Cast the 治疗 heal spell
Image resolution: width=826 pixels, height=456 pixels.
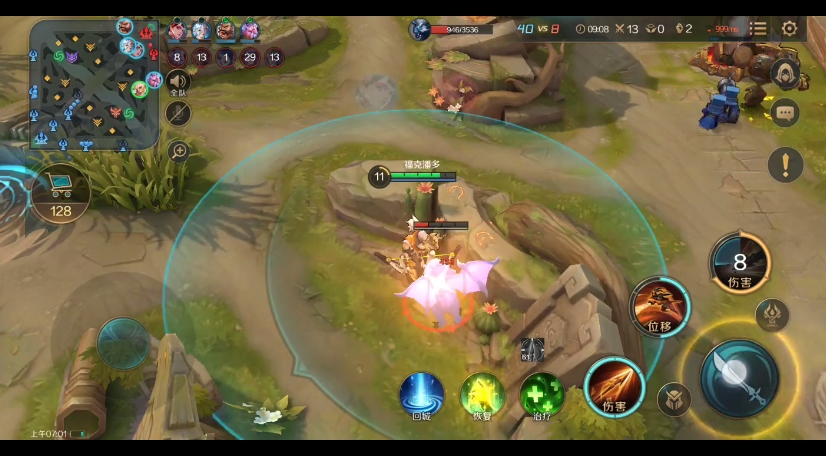[542, 394]
